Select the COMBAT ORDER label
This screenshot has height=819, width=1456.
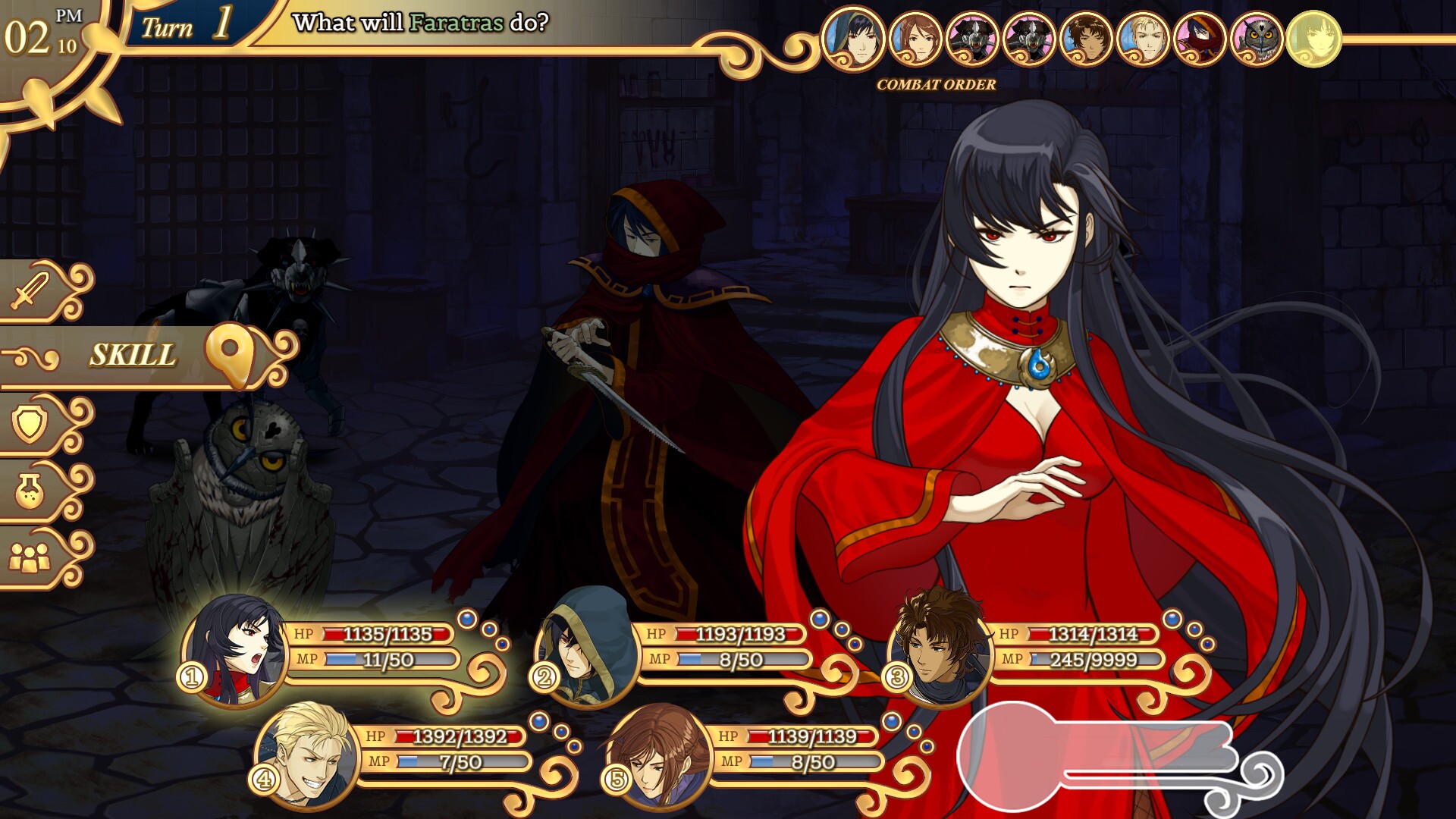(934, 85)
